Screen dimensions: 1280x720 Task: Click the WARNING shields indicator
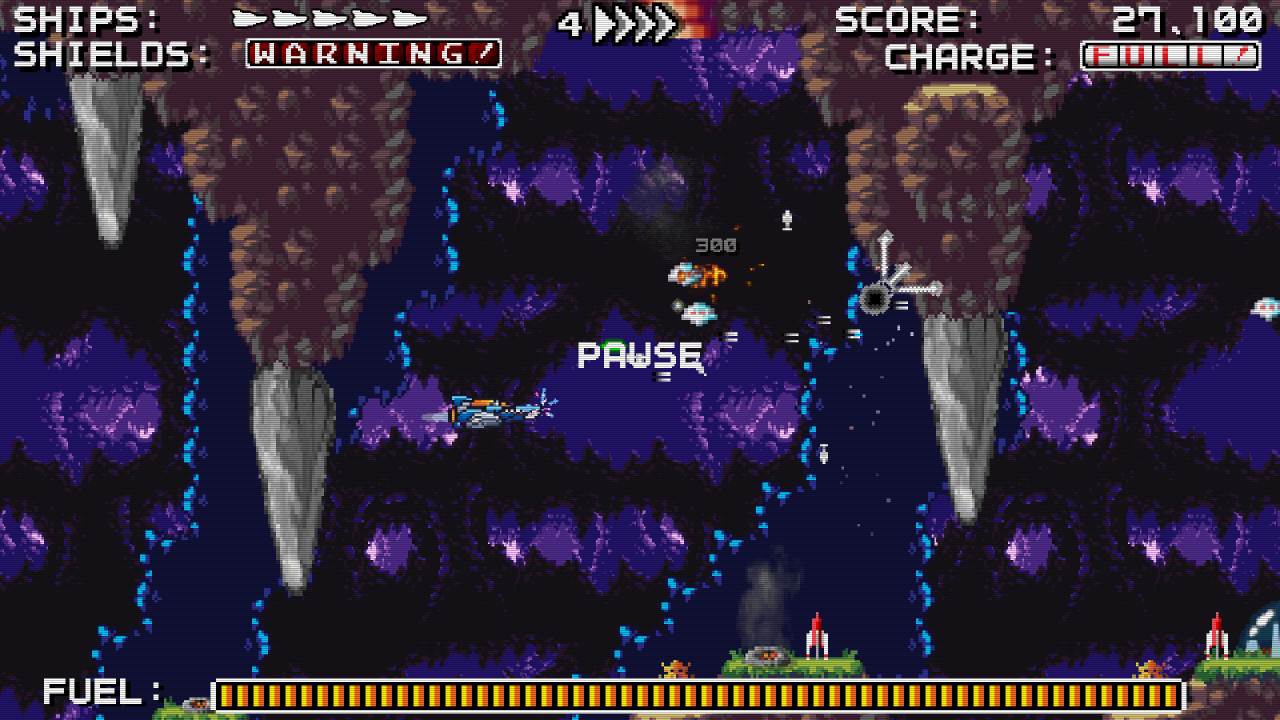370,55
